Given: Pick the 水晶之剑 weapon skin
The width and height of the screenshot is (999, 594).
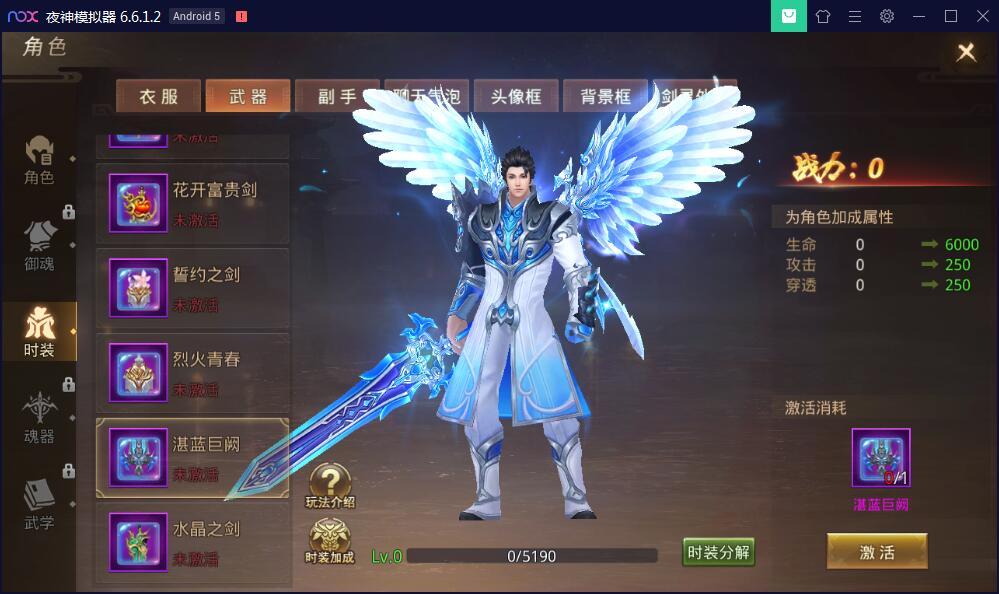Looking at the screenshot, I should [x=192, y=543].
